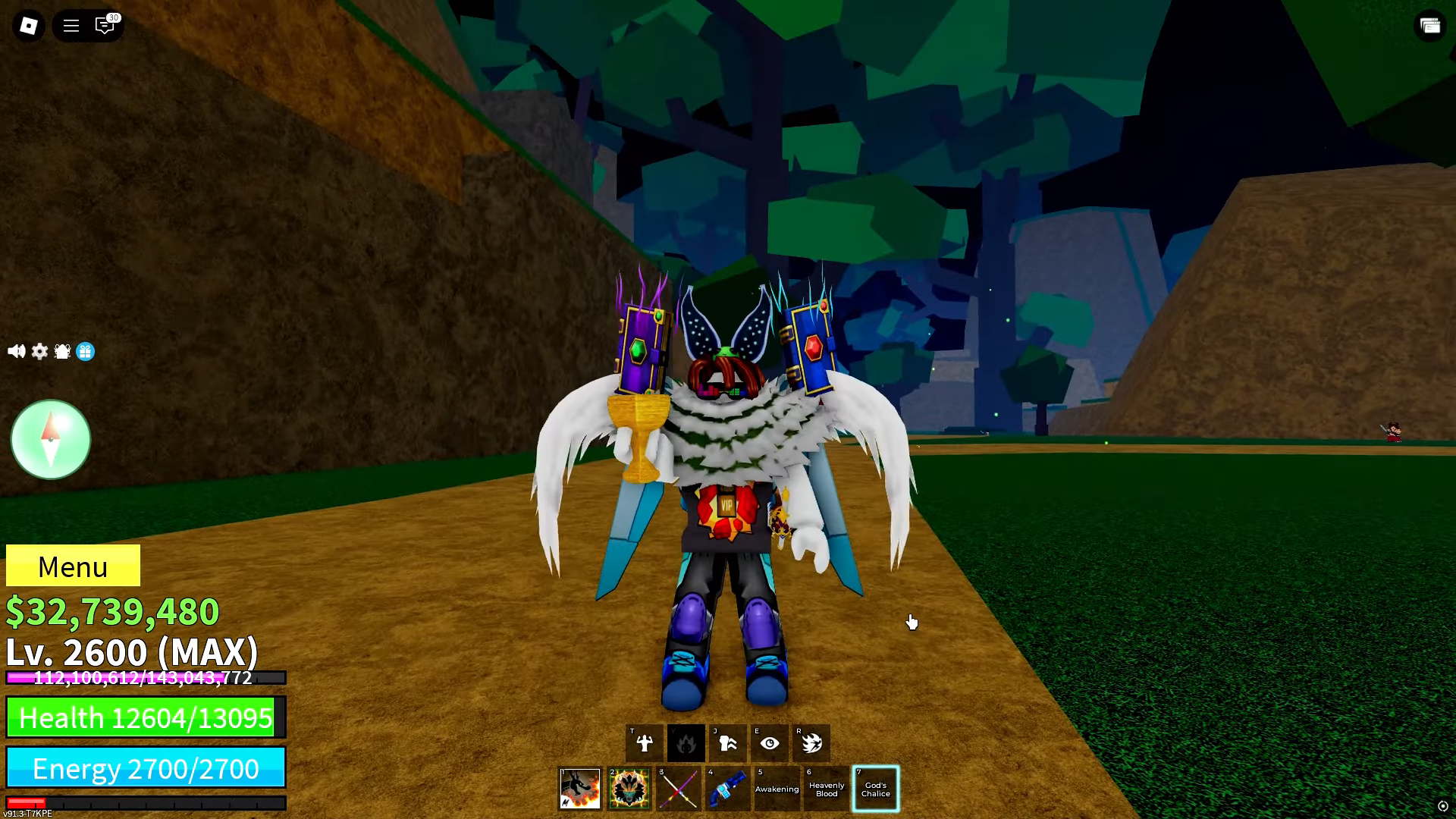
Task: Expand the compass minimap widget
Action: tap(51, 440)
